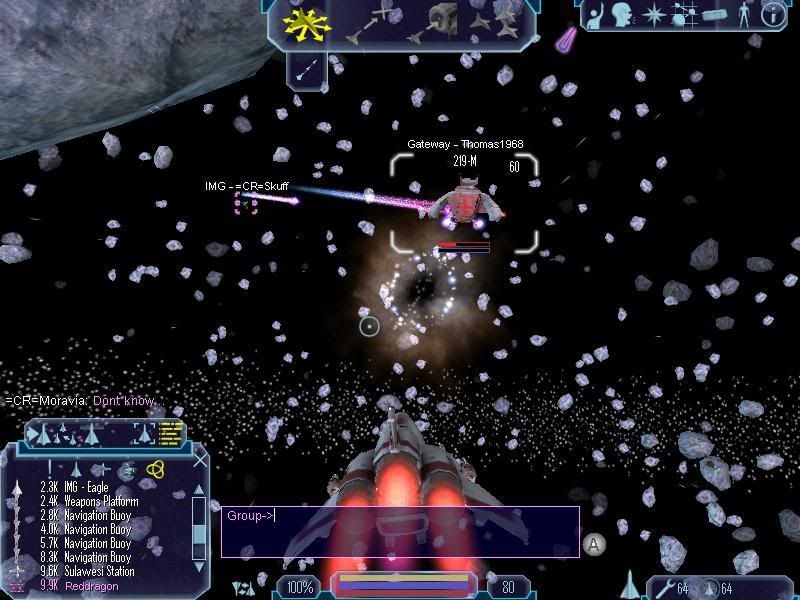The width and height of the screenshot is (800, 600).
Task: Click the contact list scroll-up arrow
Action: click(x=200, y=489)
